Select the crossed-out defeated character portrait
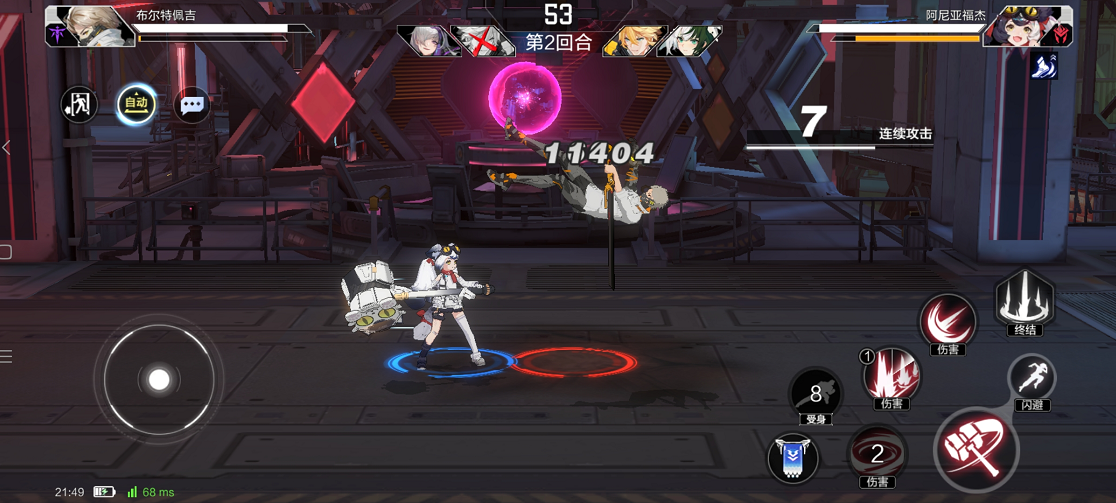 point(483,41)
